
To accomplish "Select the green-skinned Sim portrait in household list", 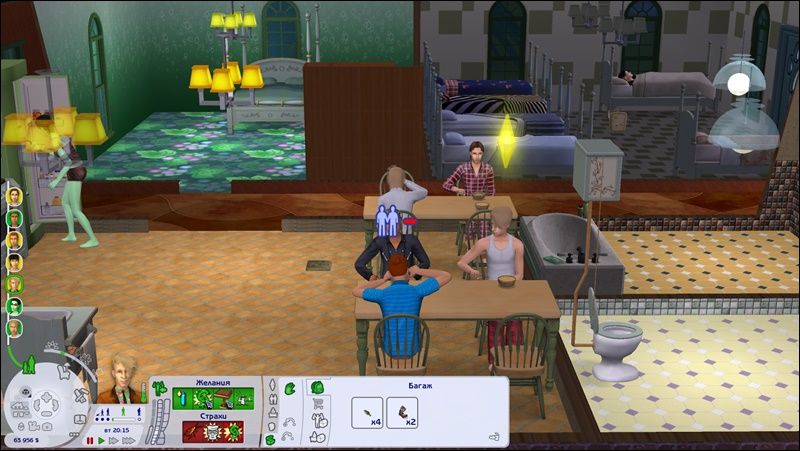I will point(15,305).
